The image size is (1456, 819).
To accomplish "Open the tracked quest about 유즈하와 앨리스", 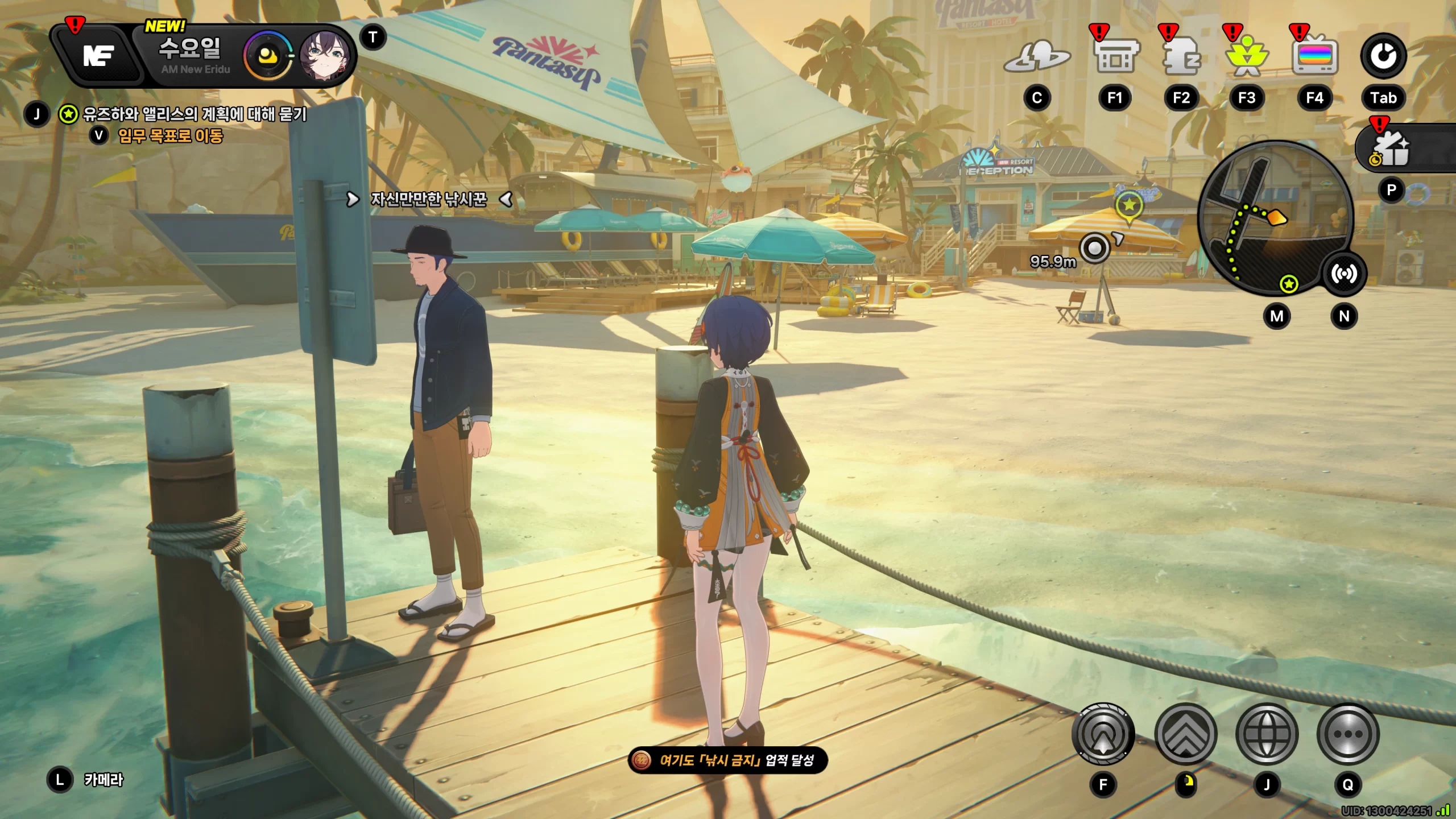I will click(x=195, y=114).
